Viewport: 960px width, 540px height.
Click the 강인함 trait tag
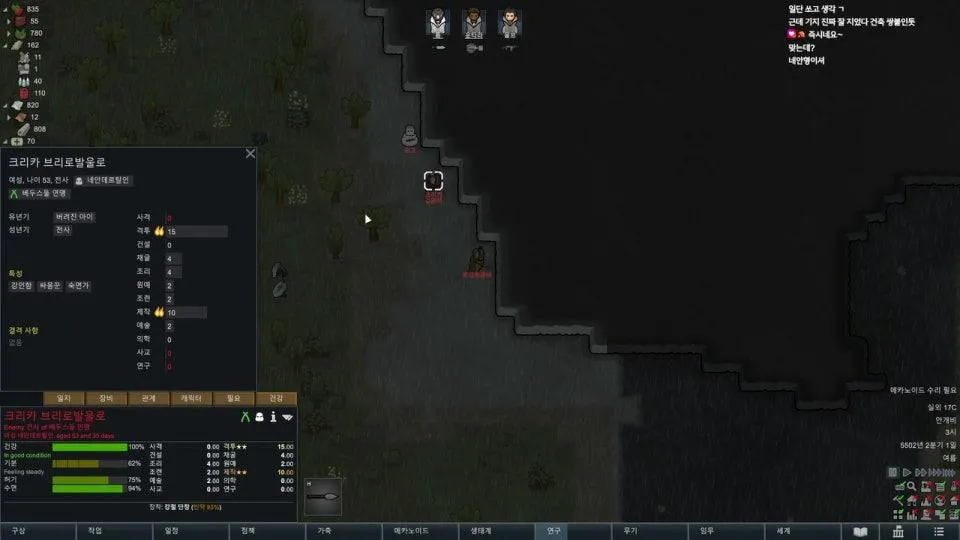click(22, 286)
